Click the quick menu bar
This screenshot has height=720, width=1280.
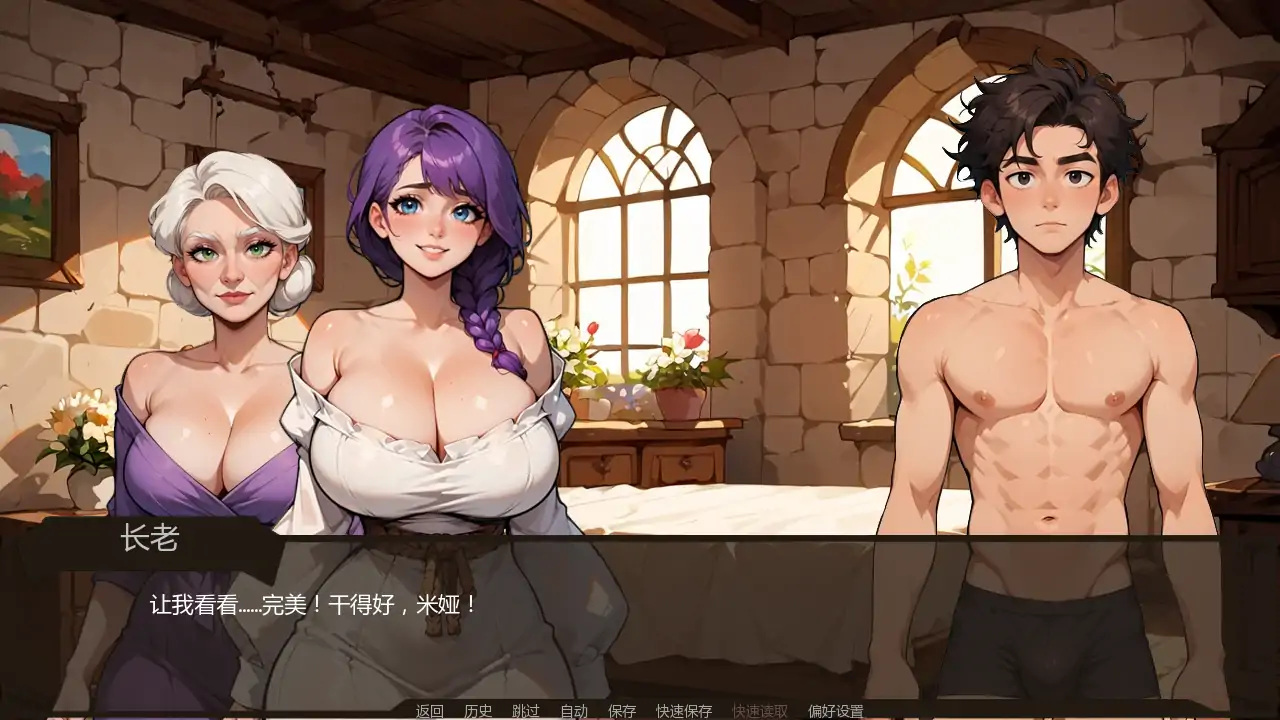coord(640,712)
